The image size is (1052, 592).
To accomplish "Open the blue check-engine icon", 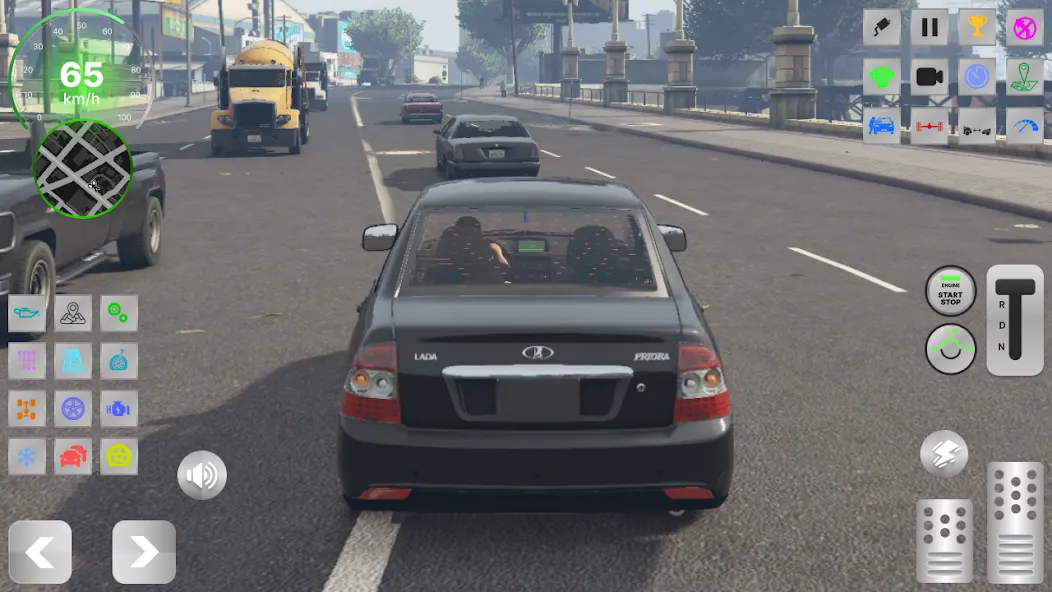I will (119, 409).
